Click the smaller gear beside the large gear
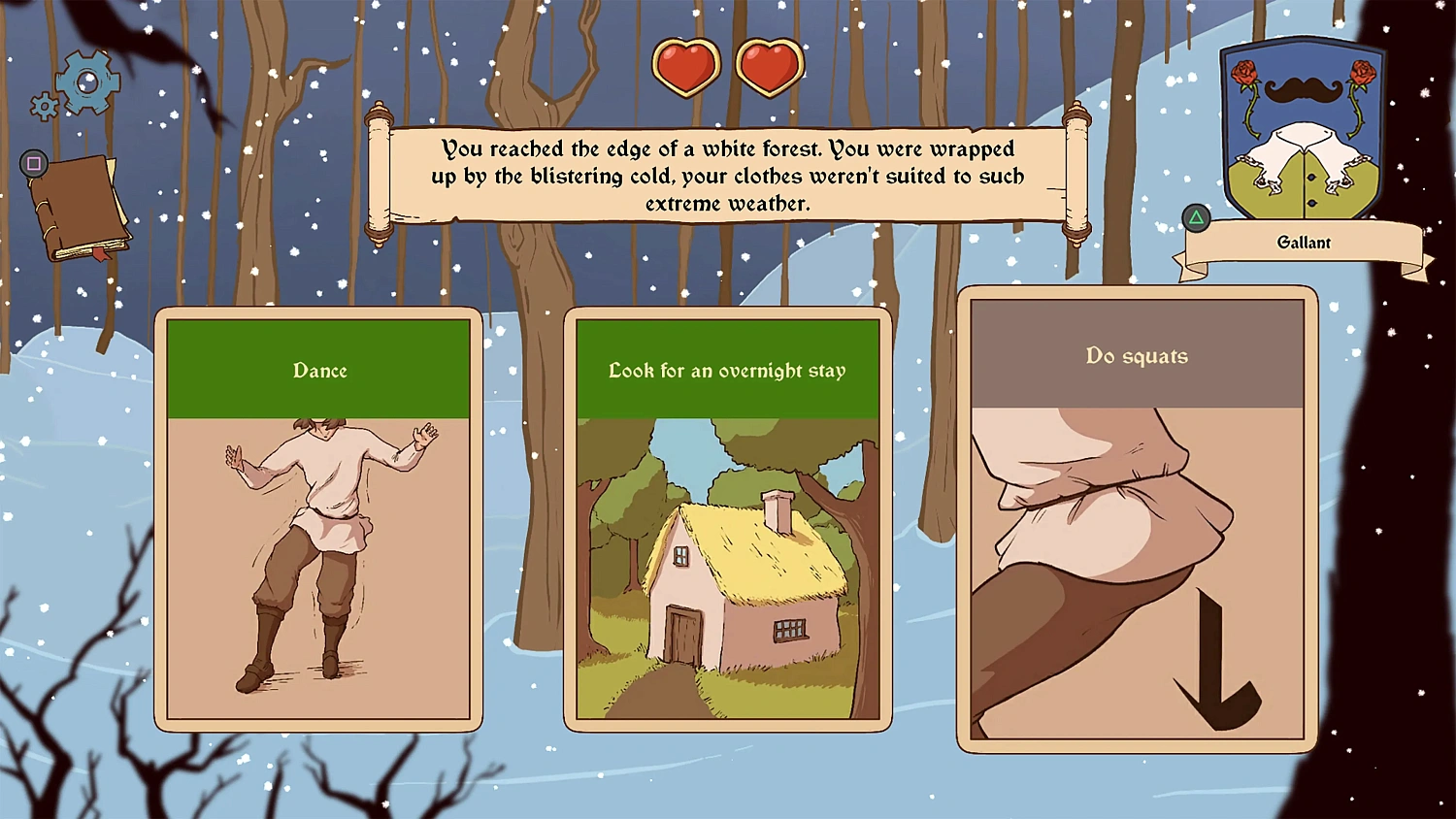1456x819 pixels. 44,107
